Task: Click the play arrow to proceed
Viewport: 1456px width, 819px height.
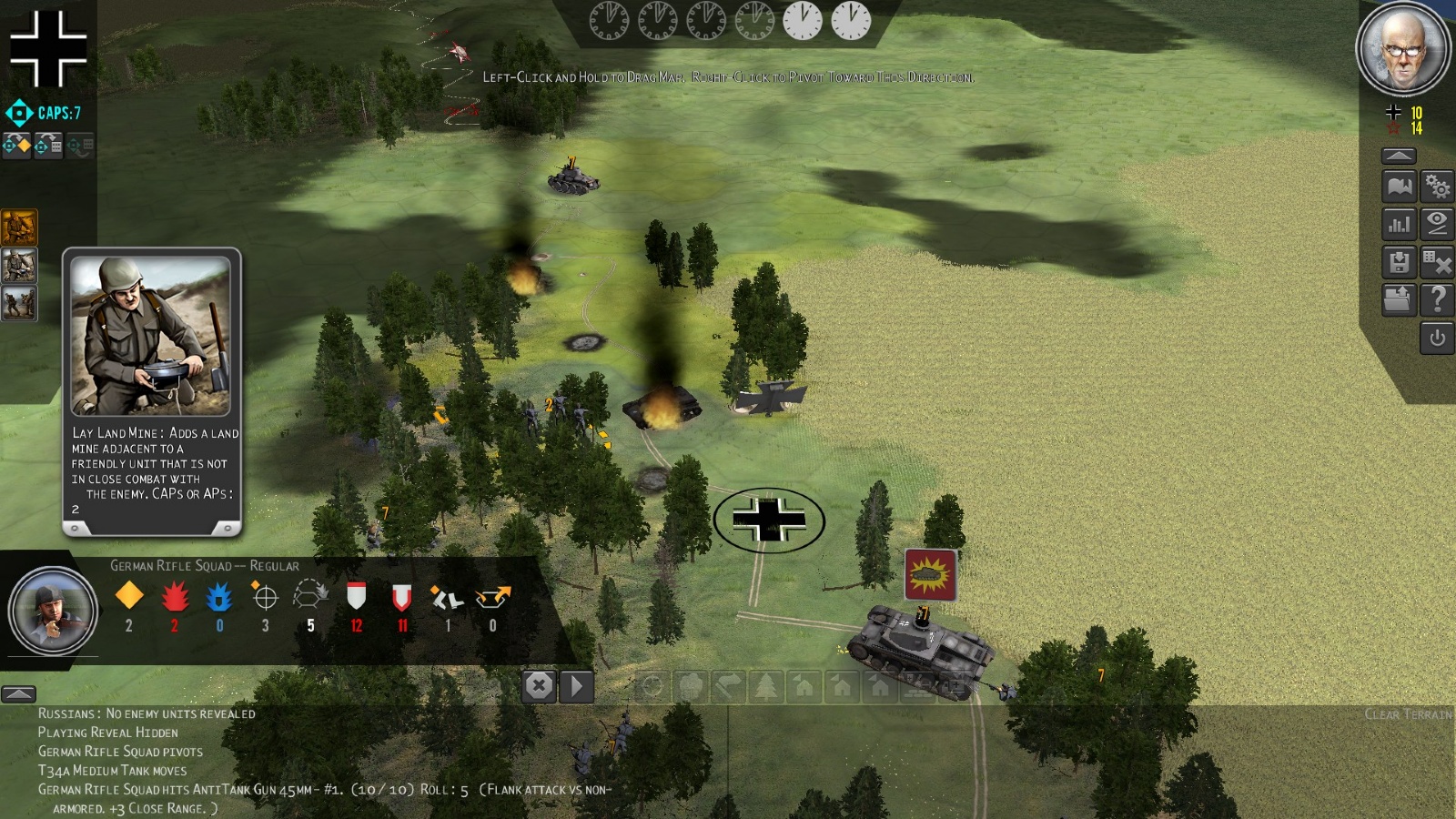Action: click(x=576, y=686)
